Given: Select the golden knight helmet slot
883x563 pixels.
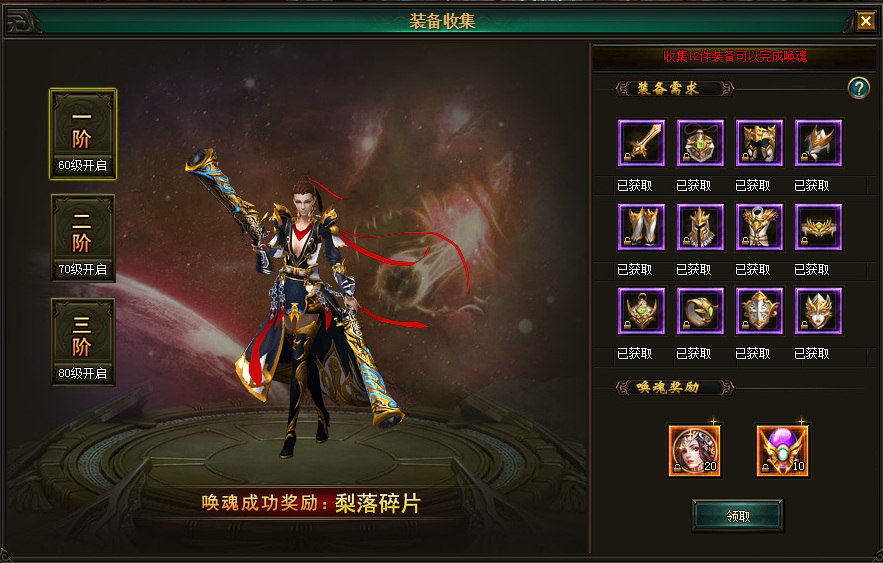Looking at the screenshot, I should (700, 227).
